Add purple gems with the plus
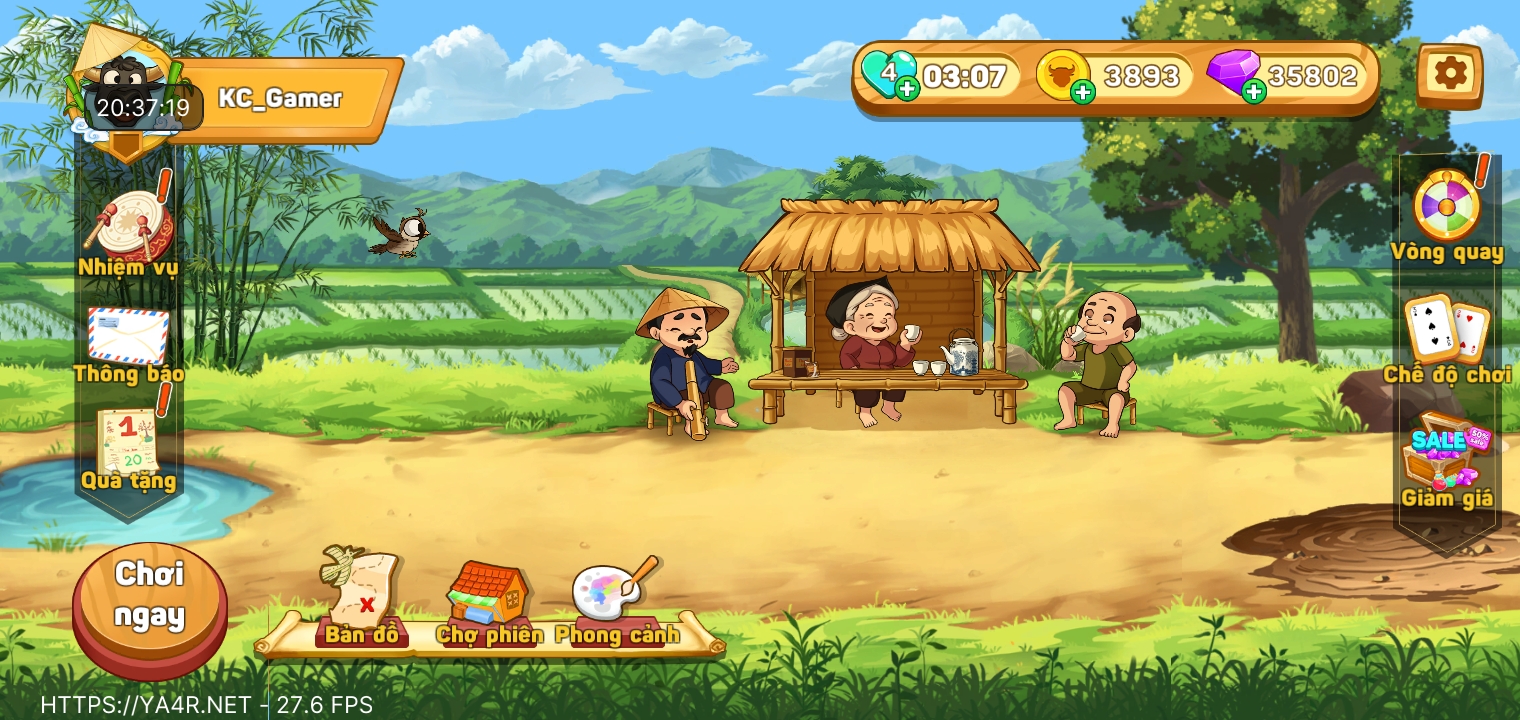Image resolution: width=1520 pixels, height=720 pixels. click(1253, 93)
